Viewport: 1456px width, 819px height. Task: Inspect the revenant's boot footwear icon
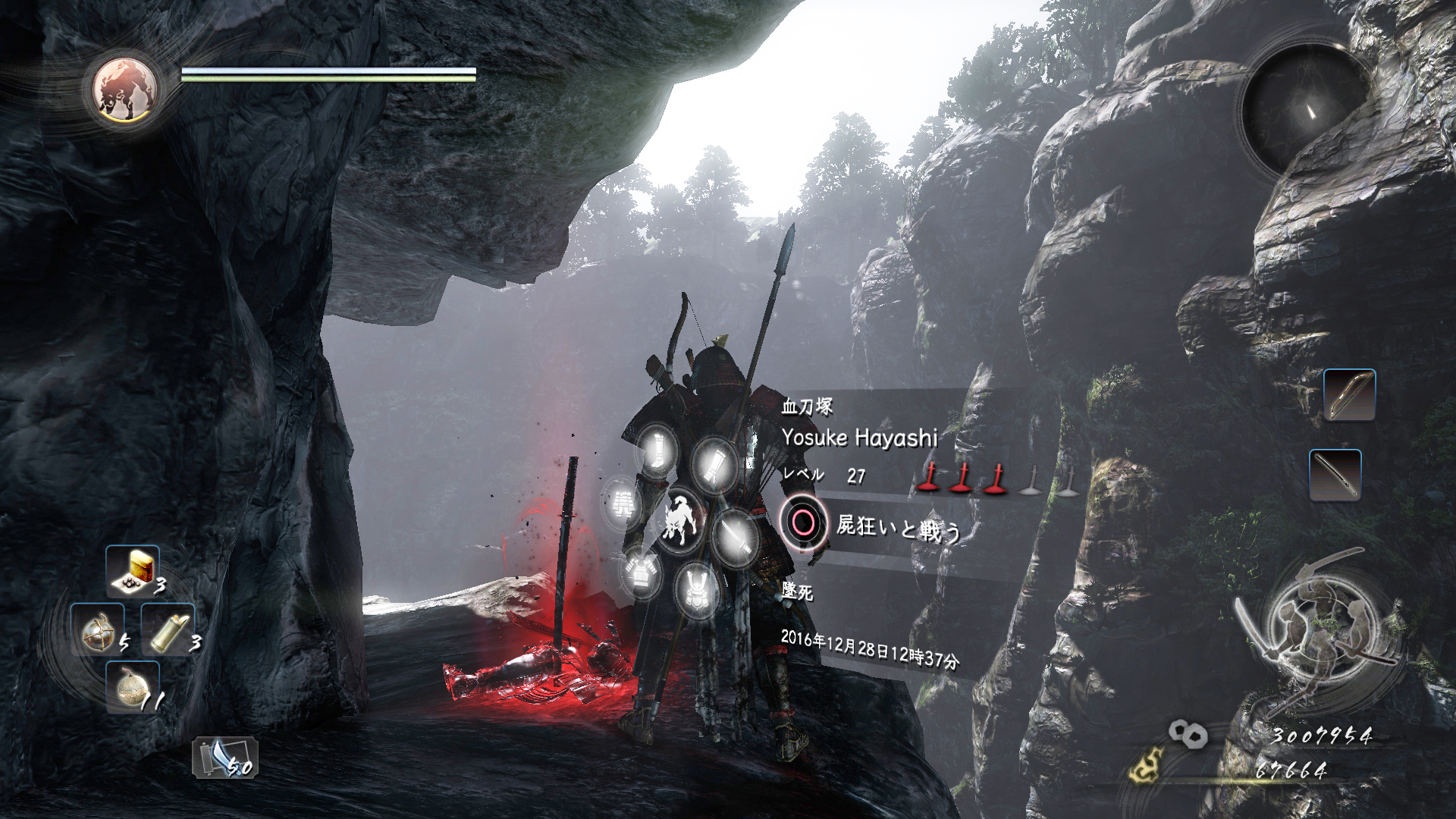coord(658,450)
